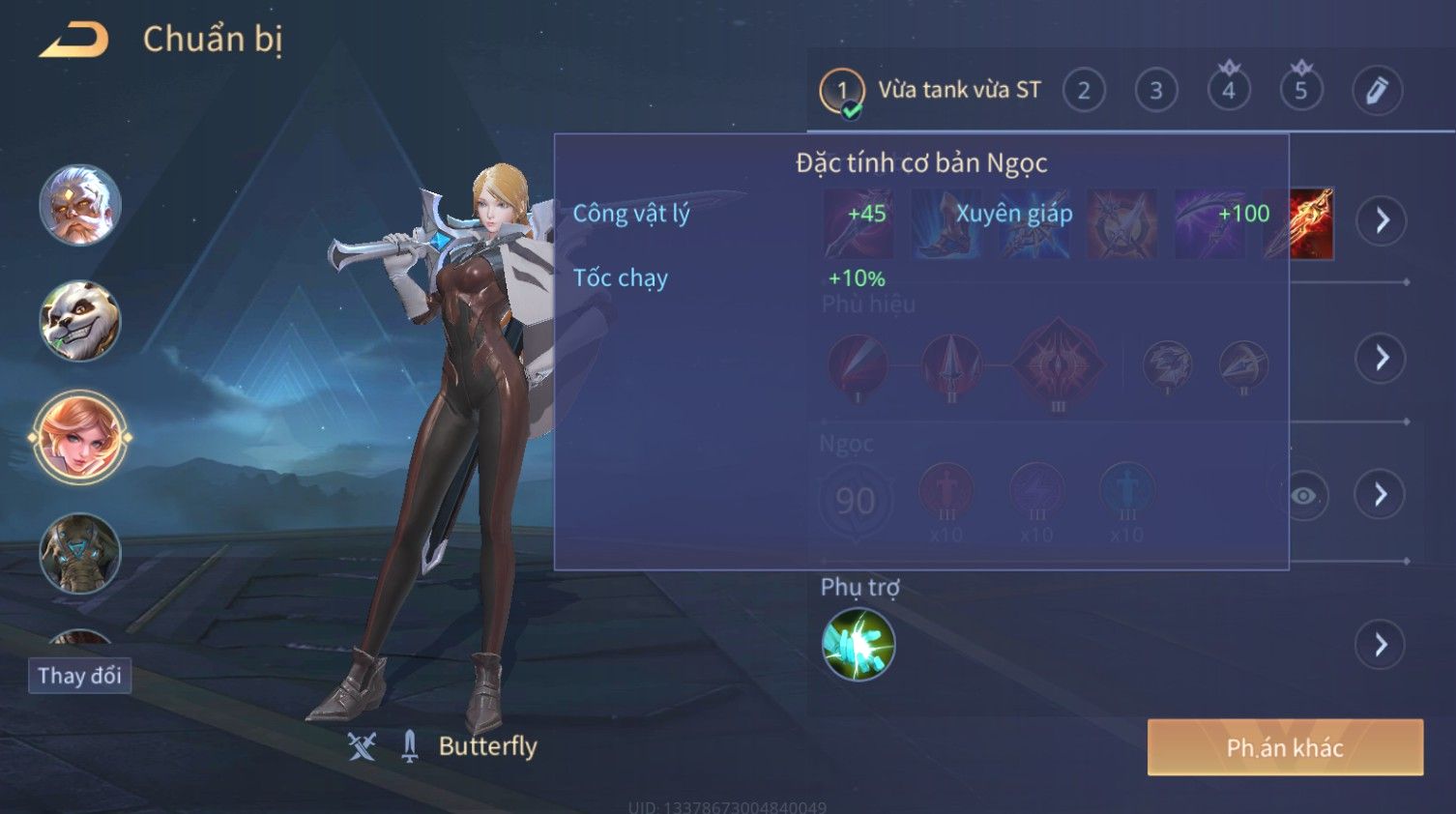The width and height of the screenshot is (1456, 814).
Task: Open equipment build arrow in top row
Action: [x=1382, y=220]
